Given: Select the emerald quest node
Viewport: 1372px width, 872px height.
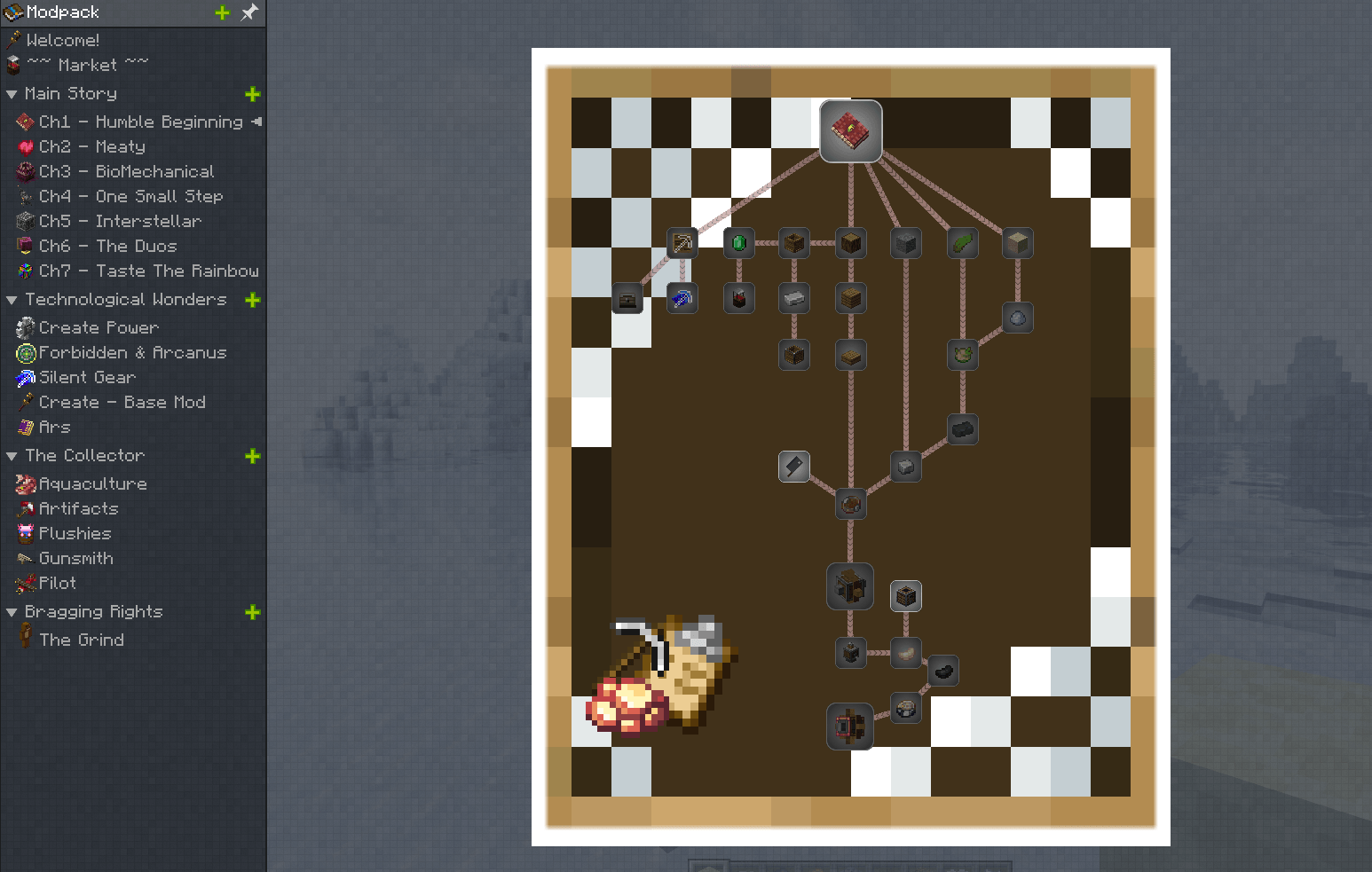Looking at the screenshot, I should click(x=739, y=242).
